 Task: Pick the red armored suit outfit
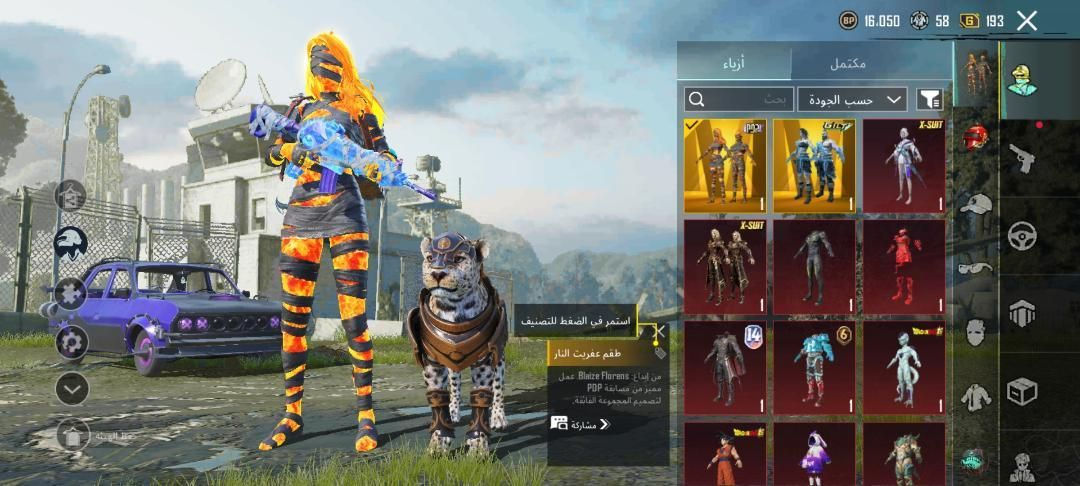point(904,267)
